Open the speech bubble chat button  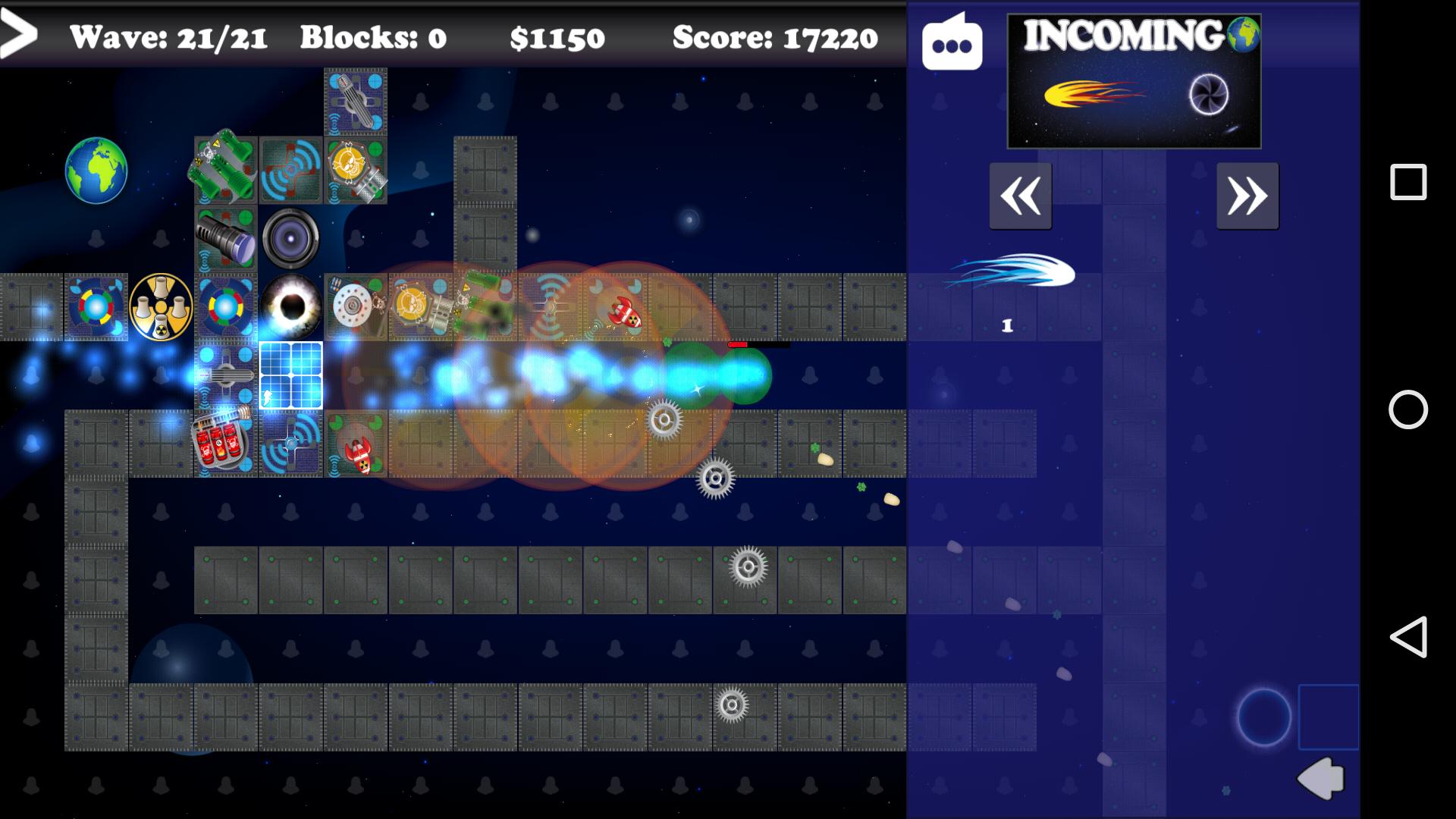coord(952,43)
